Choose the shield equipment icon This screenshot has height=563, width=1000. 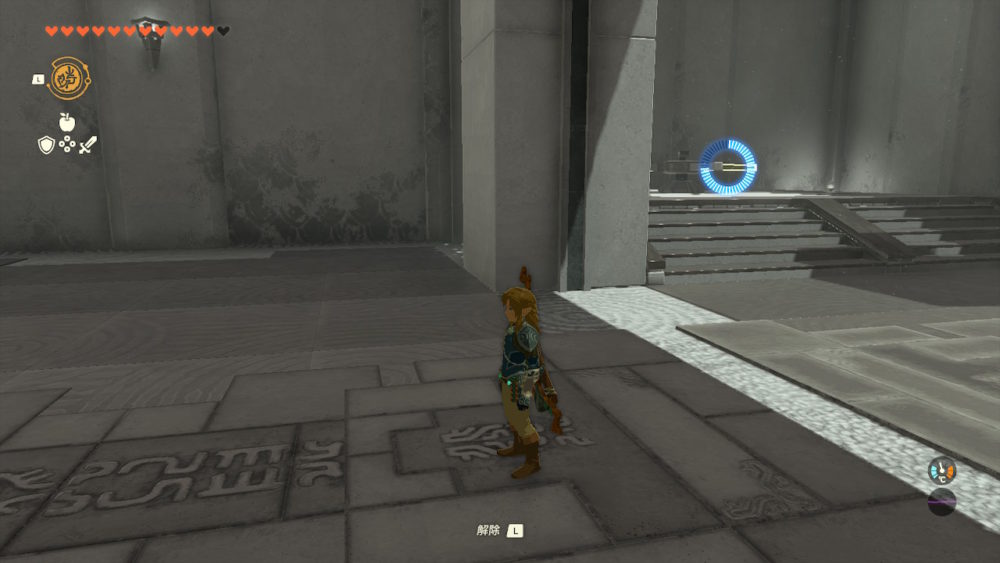click(x=46, y=145)
